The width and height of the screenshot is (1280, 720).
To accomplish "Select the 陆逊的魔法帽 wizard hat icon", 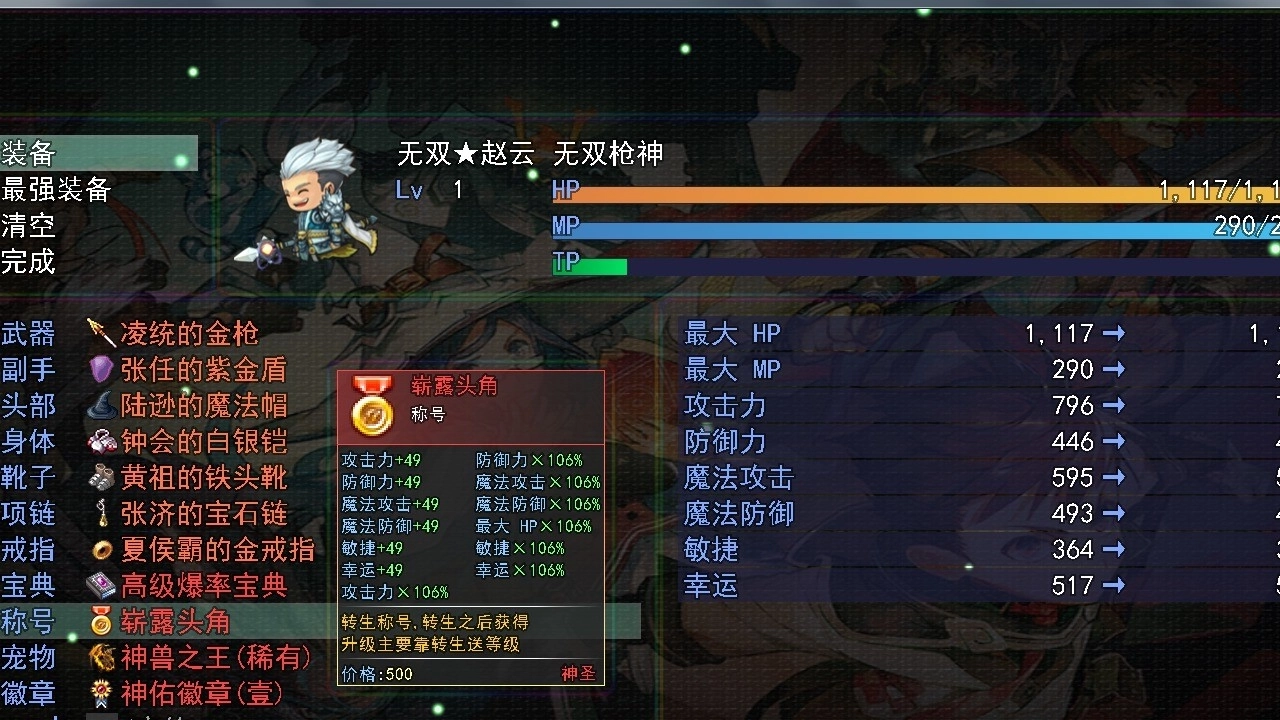I will [x=100, y=406].
